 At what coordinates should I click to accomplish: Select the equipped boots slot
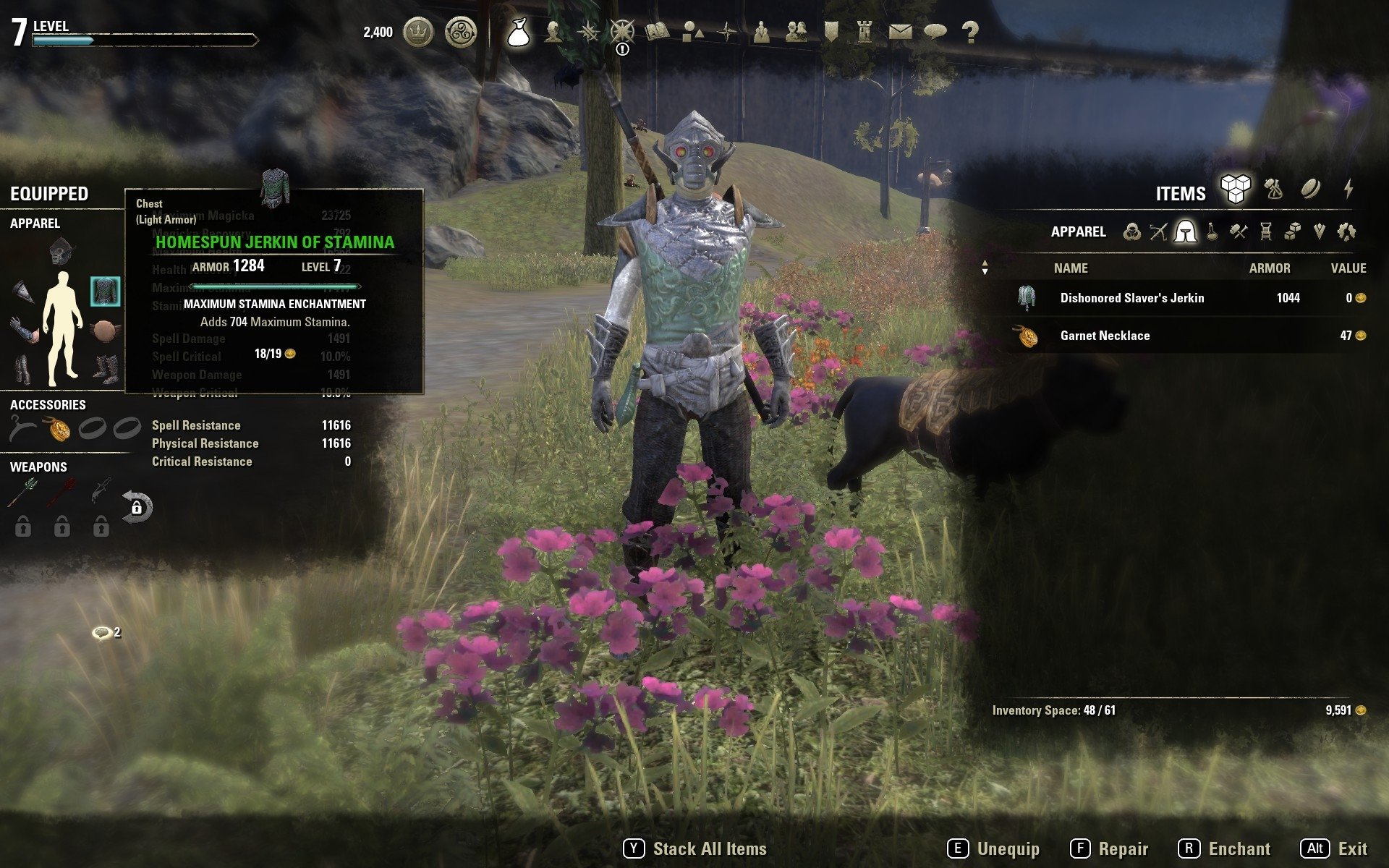point(106,367)
